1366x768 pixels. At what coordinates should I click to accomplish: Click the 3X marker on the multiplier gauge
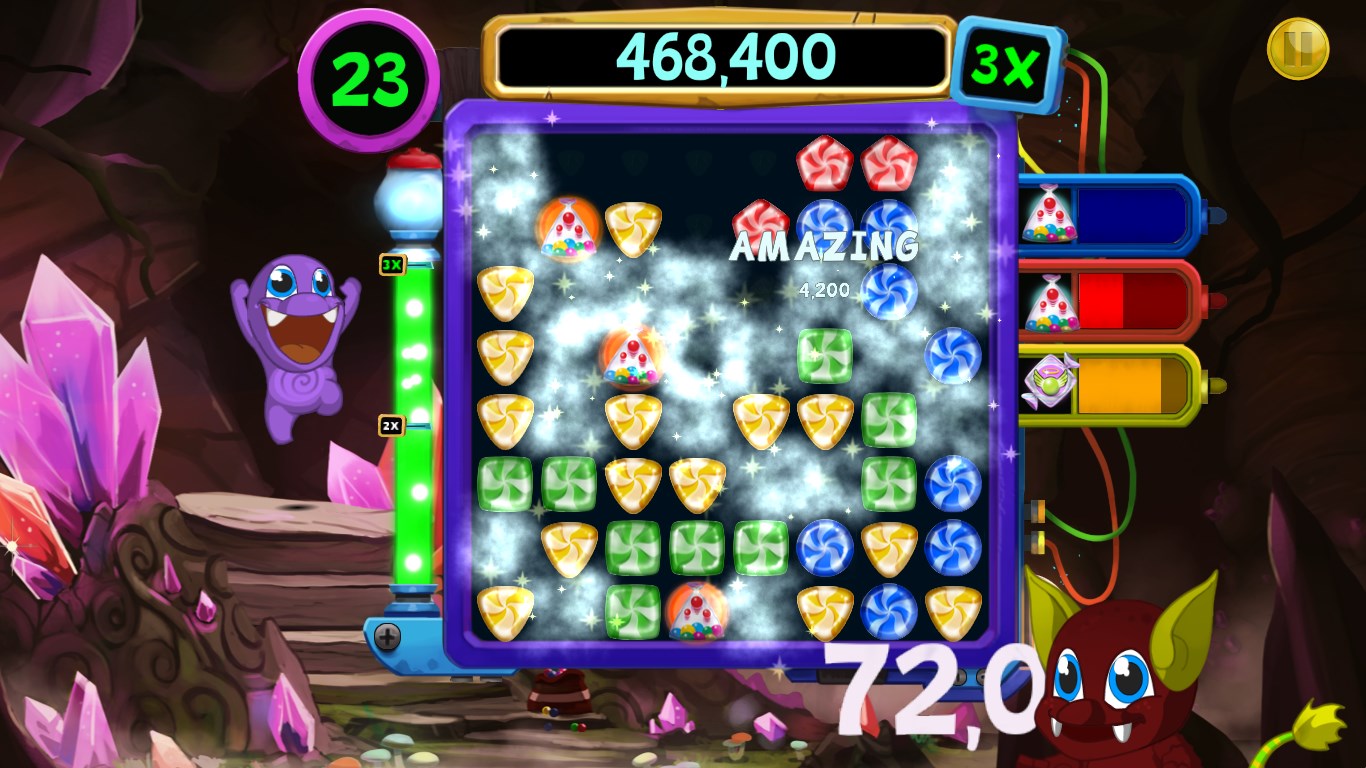[x=392, y=265]
